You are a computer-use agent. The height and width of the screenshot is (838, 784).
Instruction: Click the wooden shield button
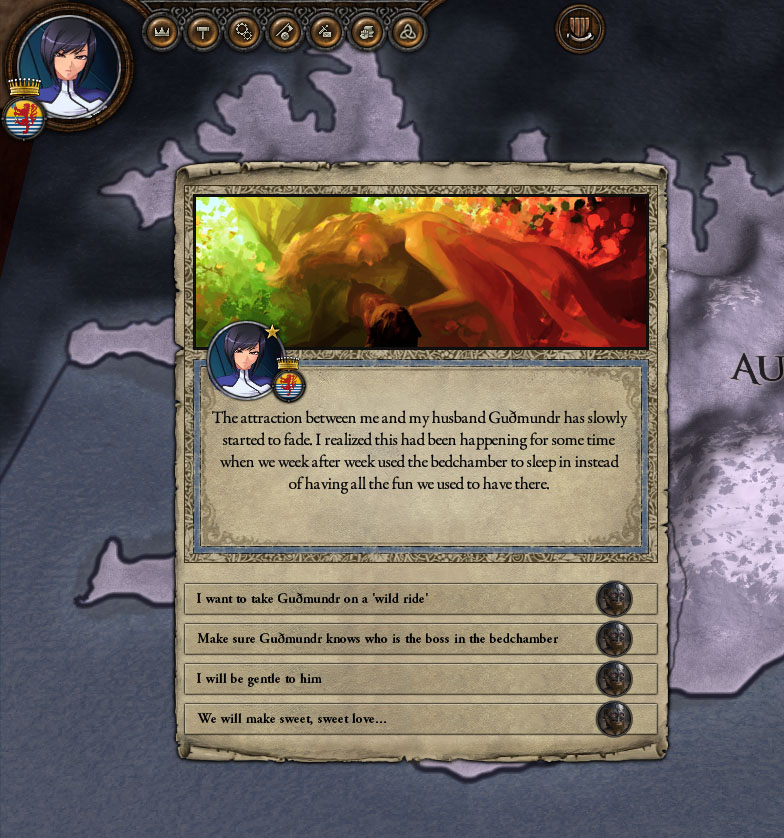point(580,28)
